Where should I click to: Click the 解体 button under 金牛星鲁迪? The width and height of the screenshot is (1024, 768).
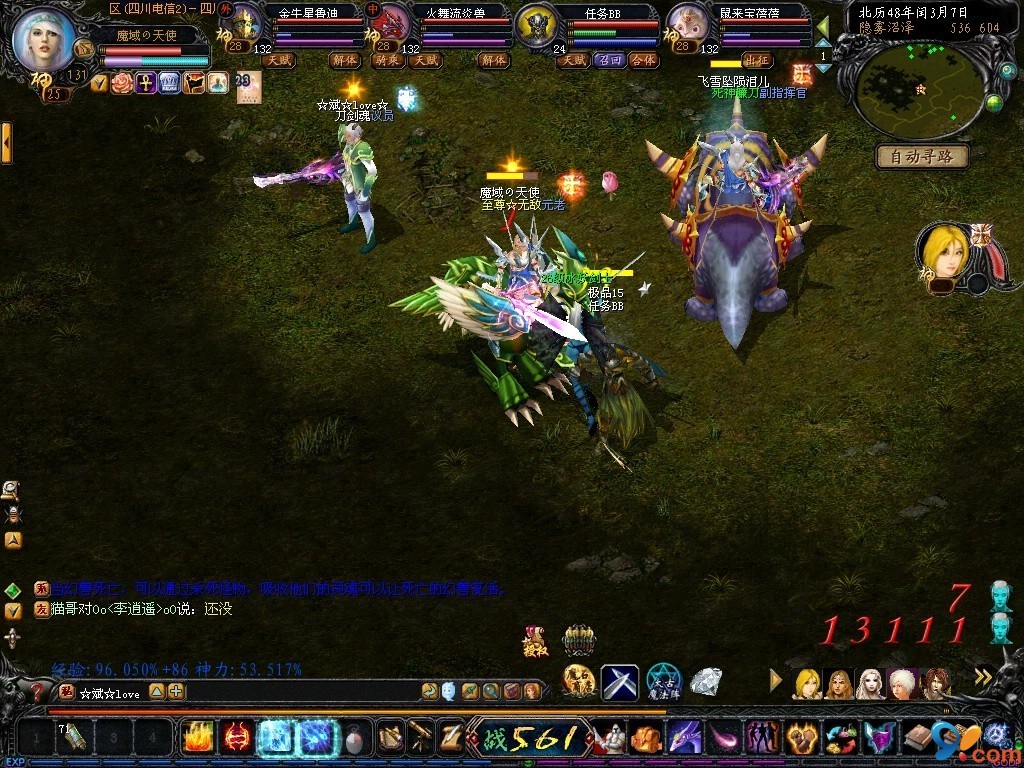[344, 60]
